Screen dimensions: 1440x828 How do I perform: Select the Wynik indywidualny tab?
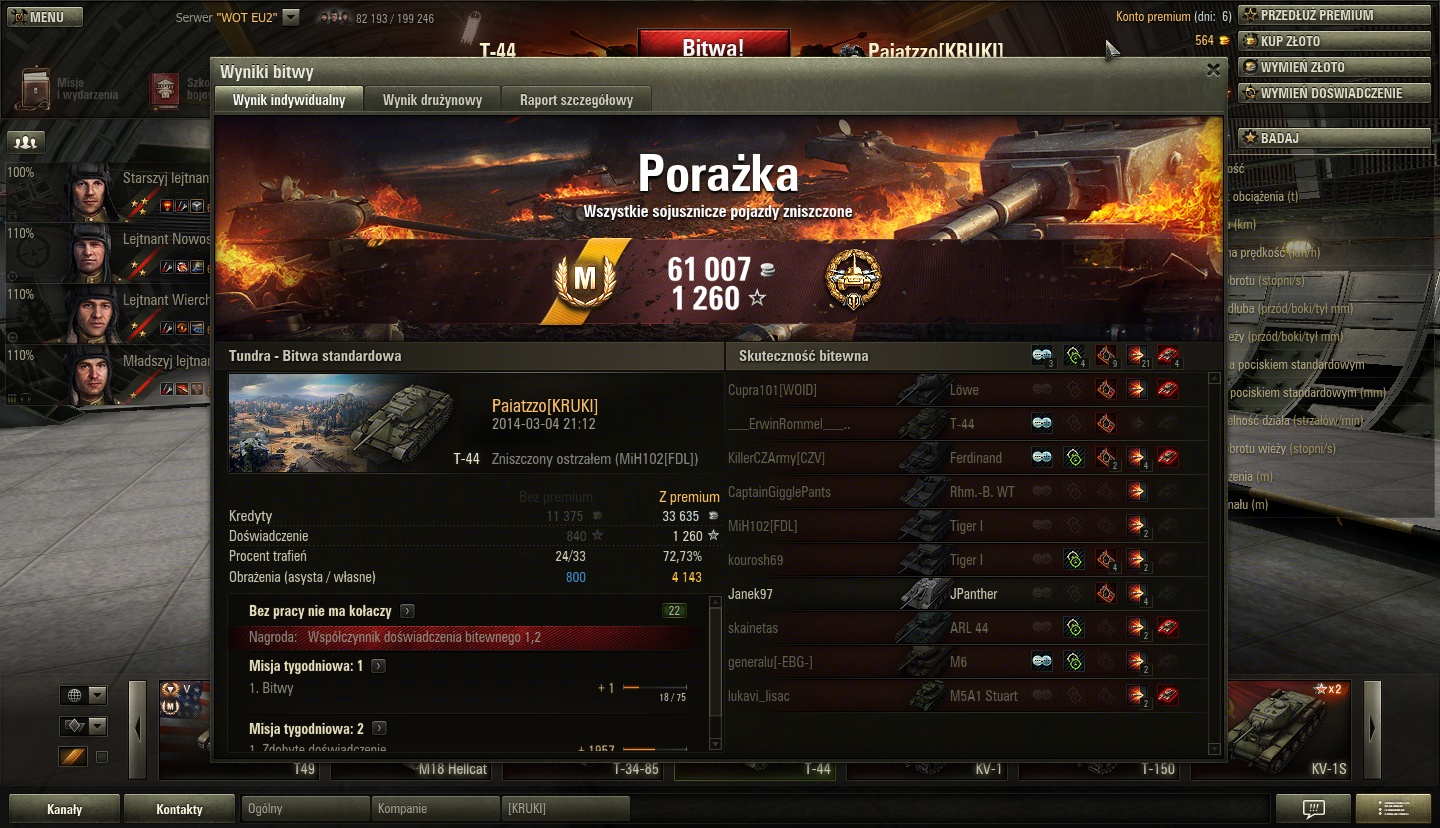tap(289, 100)
